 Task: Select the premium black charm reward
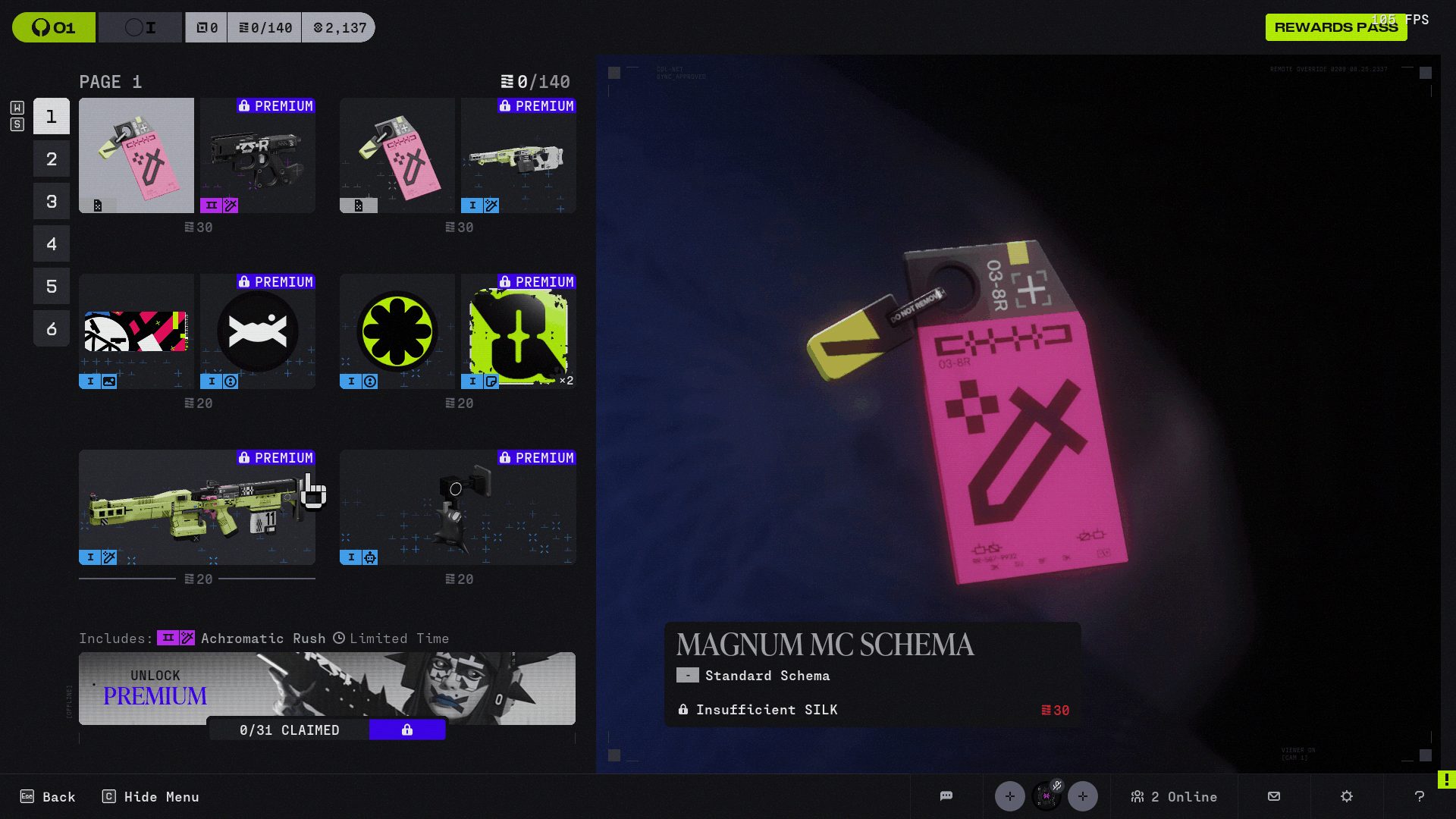tap(458, 507)
